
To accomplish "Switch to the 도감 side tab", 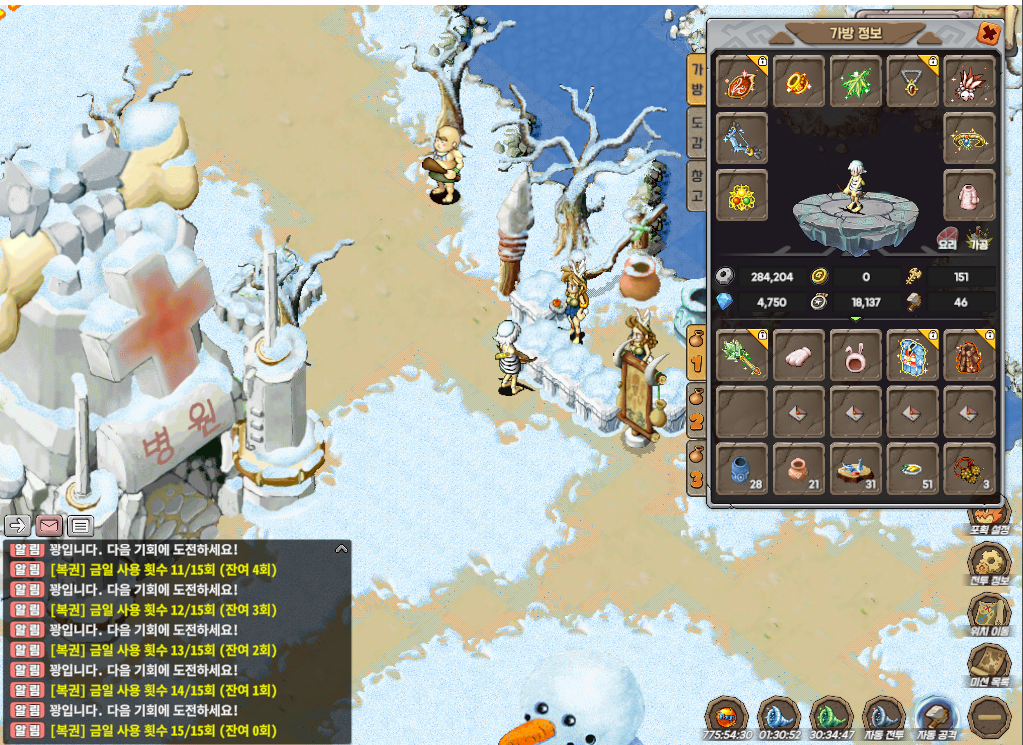I will tap(696, 133).
